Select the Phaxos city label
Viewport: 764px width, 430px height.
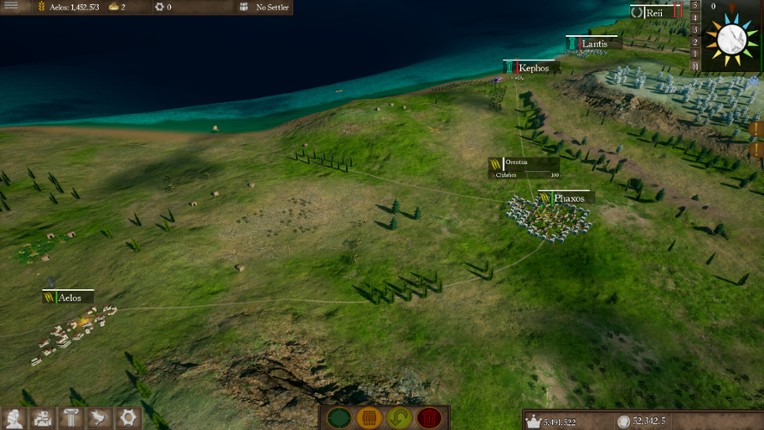568,198
